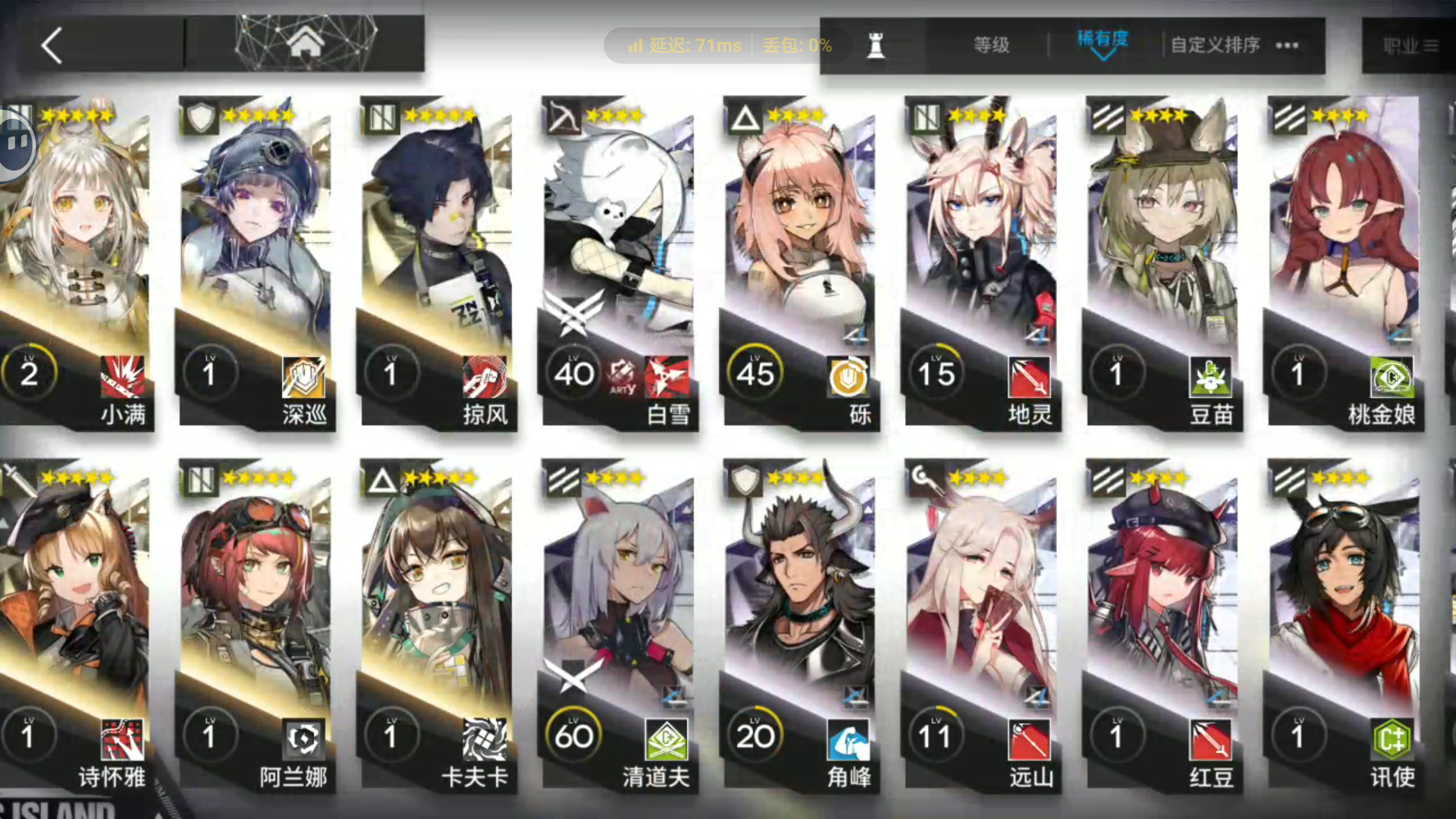Viewport: 1456px width, 819px height.
Task: Click the crescent caster icon on 远山's card
Action: pos(924,481)
